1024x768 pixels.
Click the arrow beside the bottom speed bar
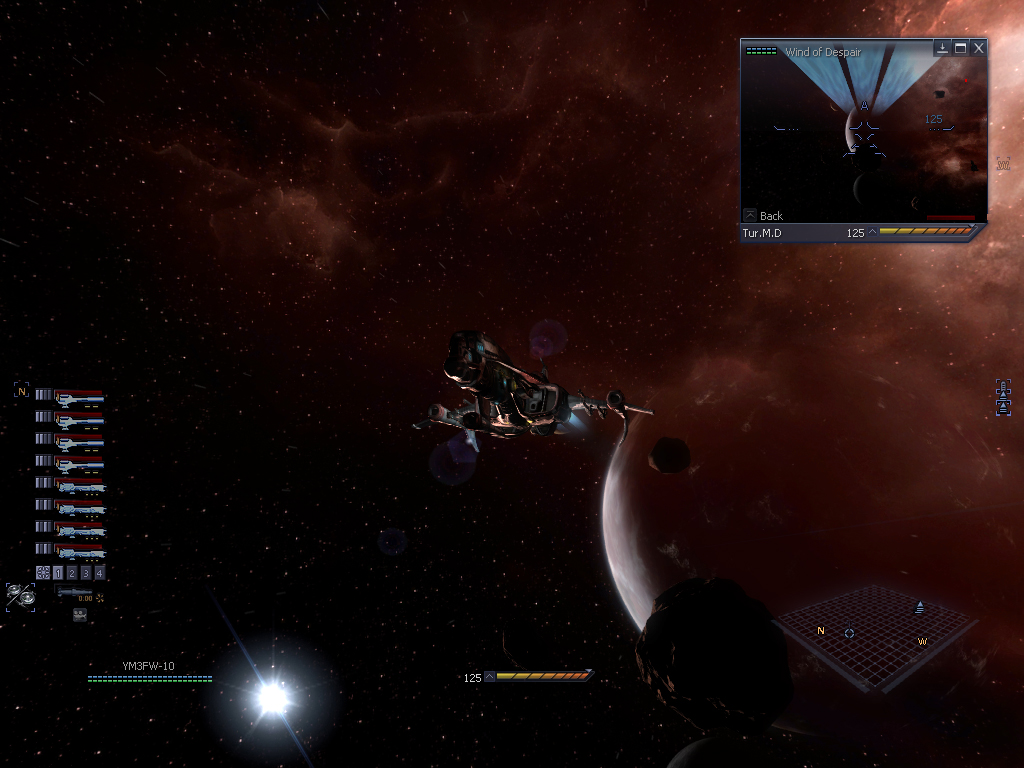(x=489, y=677)
